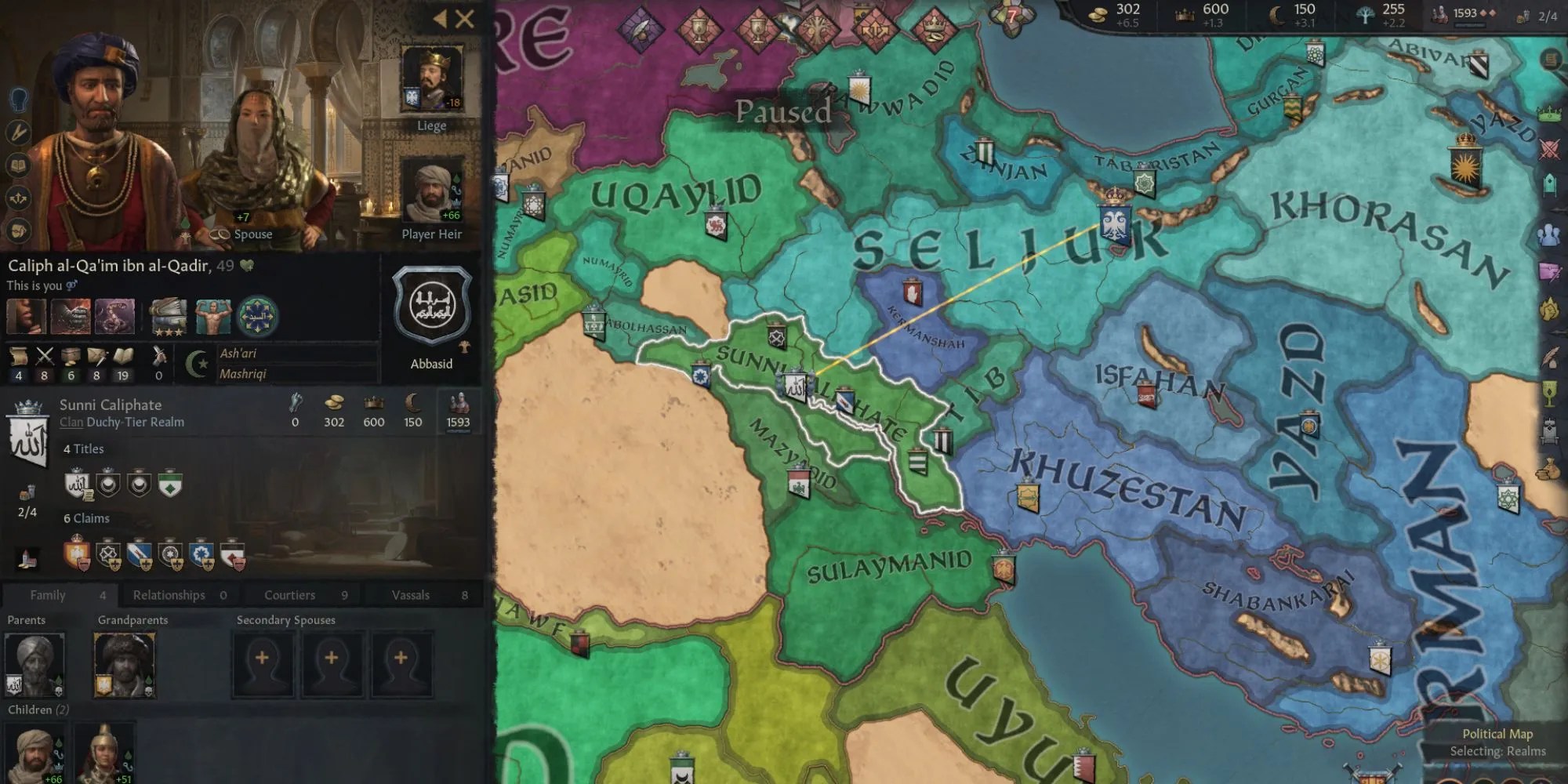1568x784 pixels.
Task: Expand the 4 Titles list
Action: (85, 448)
